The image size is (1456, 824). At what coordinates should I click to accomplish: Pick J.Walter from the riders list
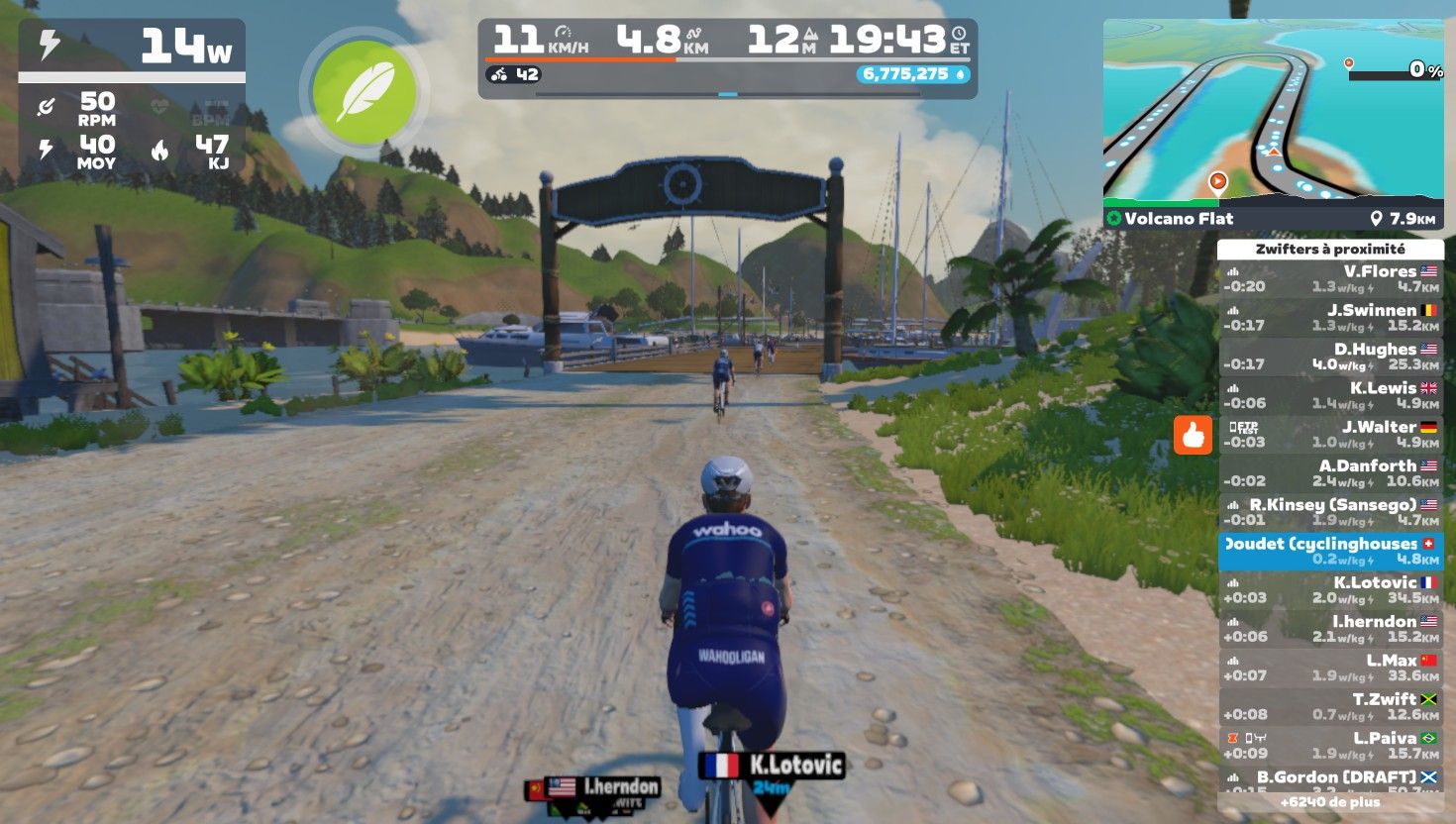(1330, 434)
